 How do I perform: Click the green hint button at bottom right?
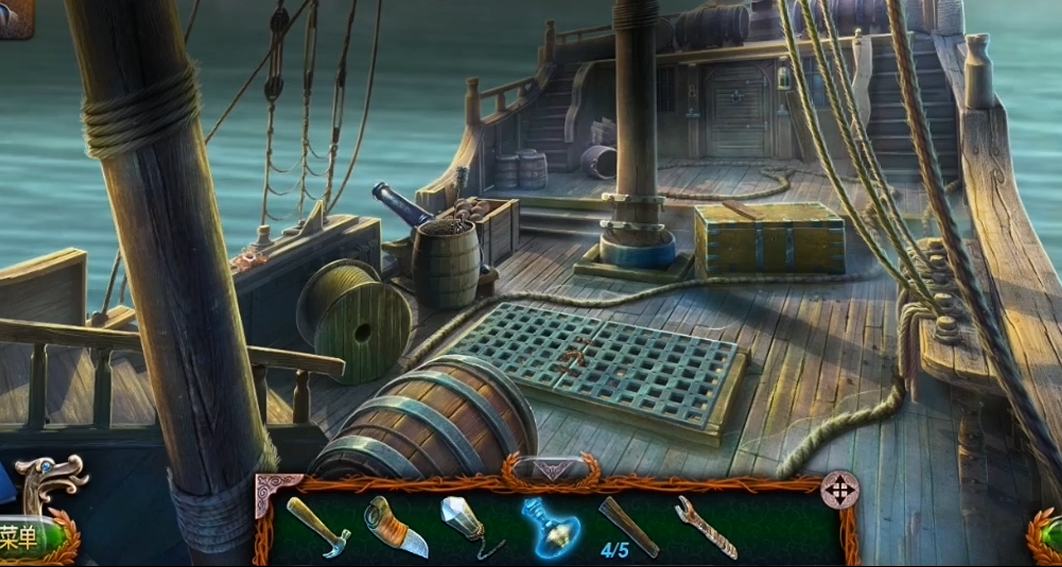pyautogui.click(x=1048, y=537)
